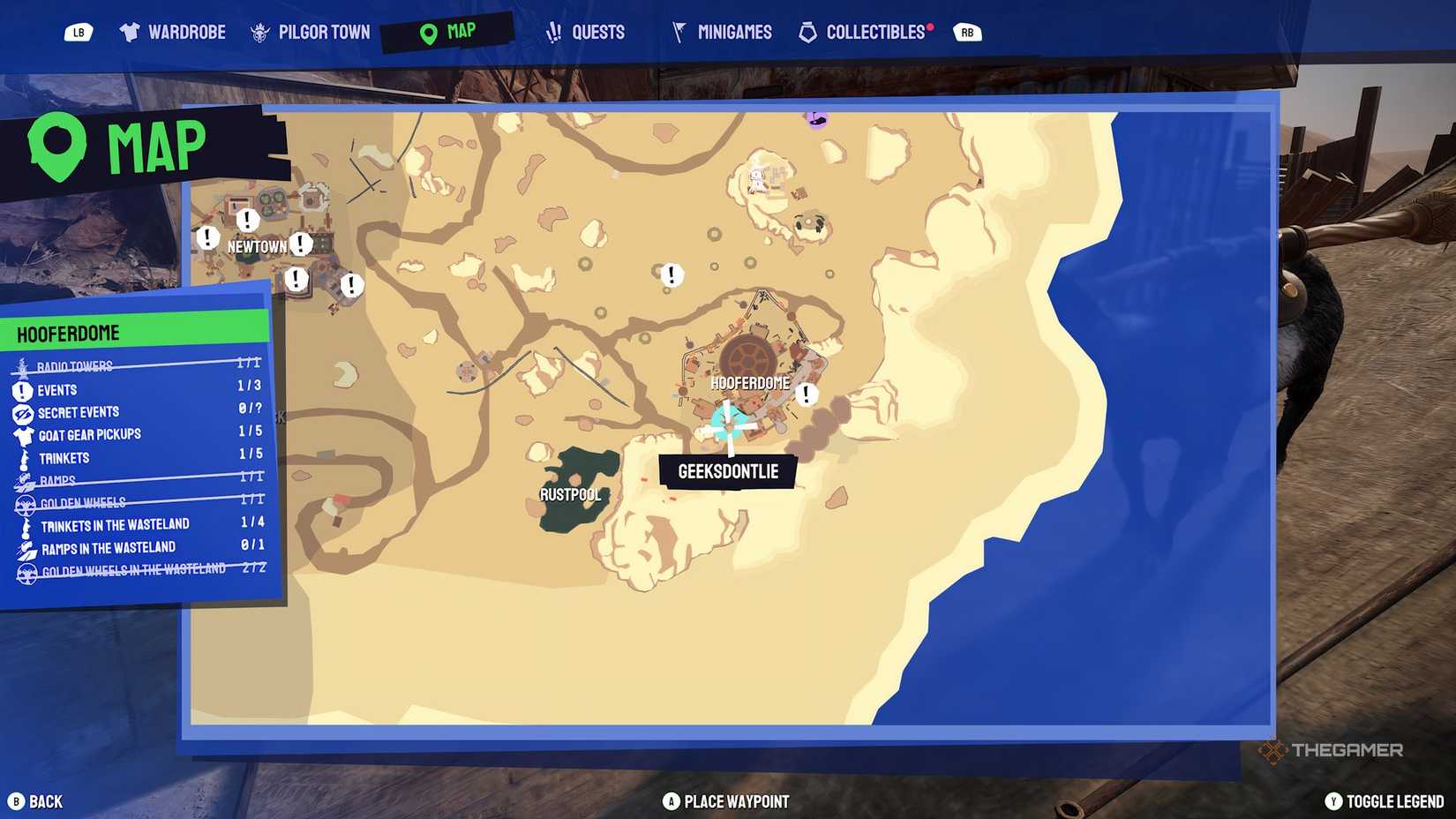Switch to the Wardrobe tab
This screenshot has height=819, width=1456.
174,31
